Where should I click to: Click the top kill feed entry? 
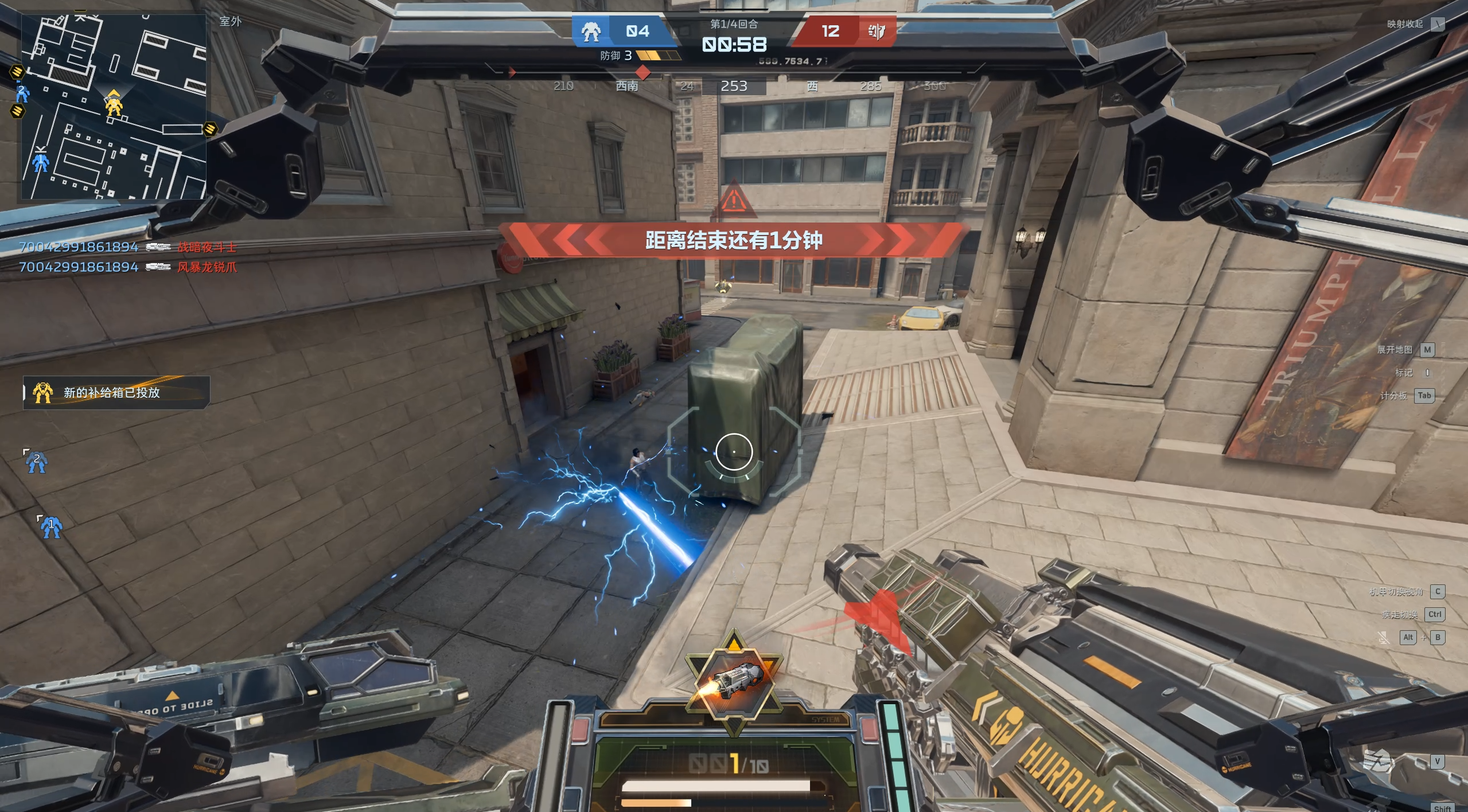[x=127, y=247]
